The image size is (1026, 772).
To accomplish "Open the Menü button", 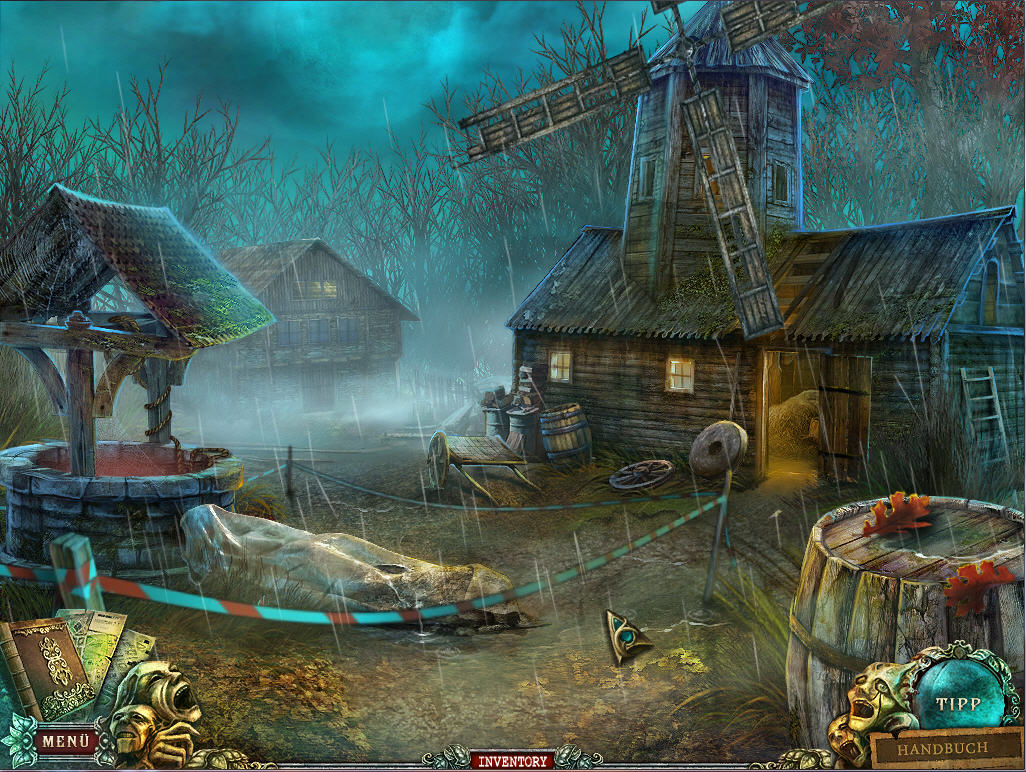I will pos(66,742).
